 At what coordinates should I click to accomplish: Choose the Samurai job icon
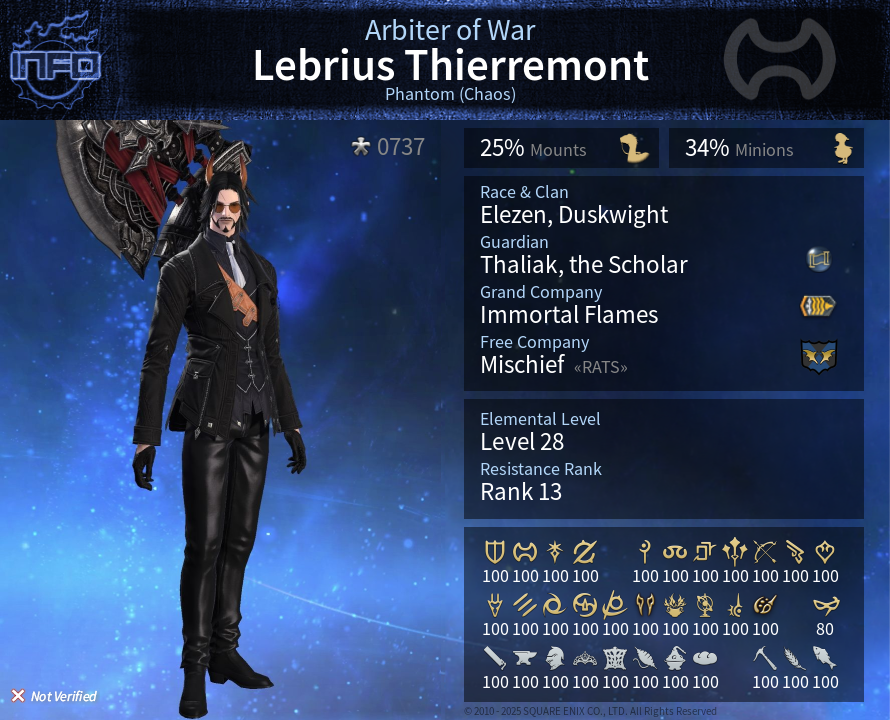coord(585,604)
